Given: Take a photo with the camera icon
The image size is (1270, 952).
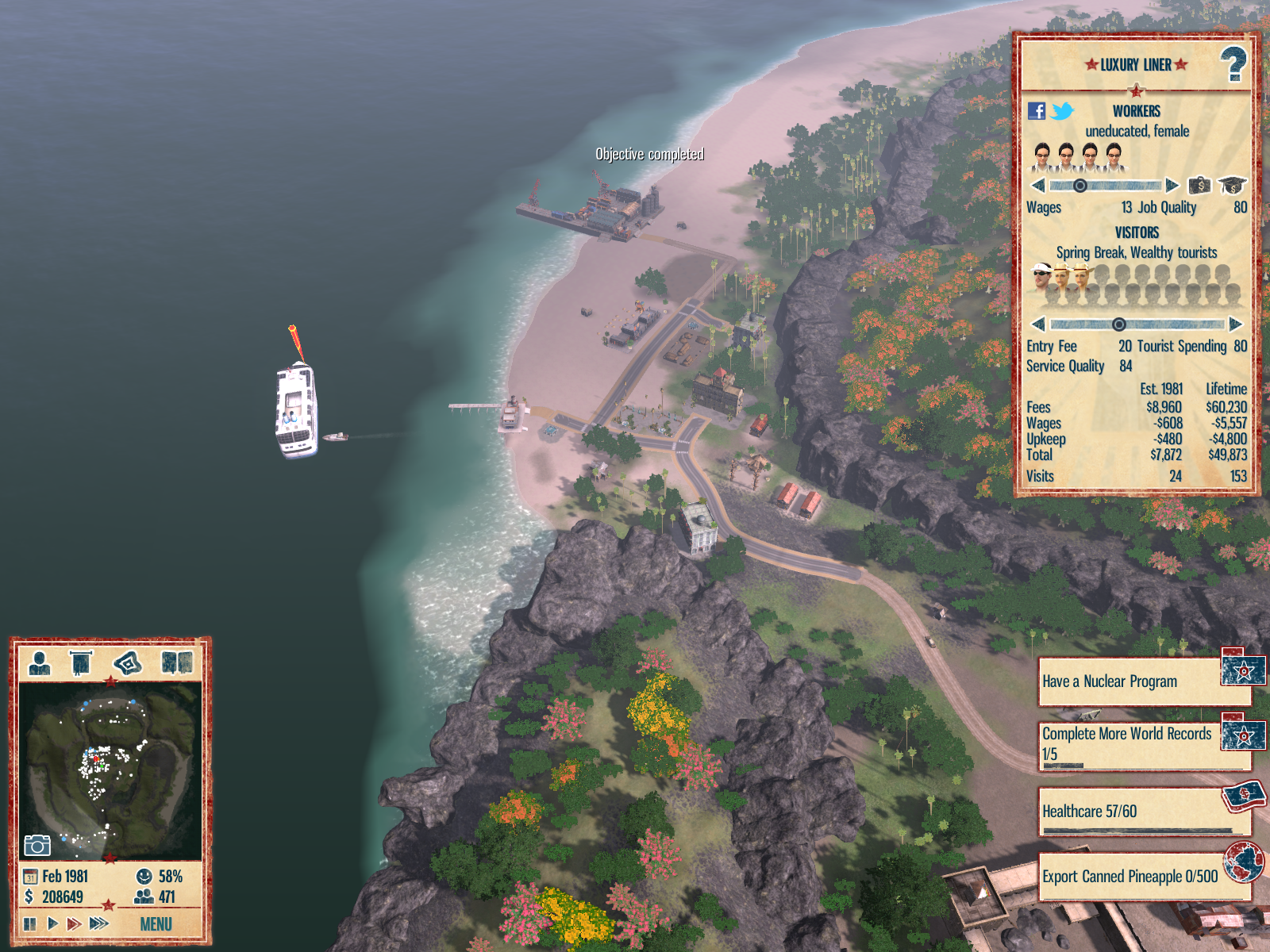Looking at the screenshot, I should click(37, 845).
